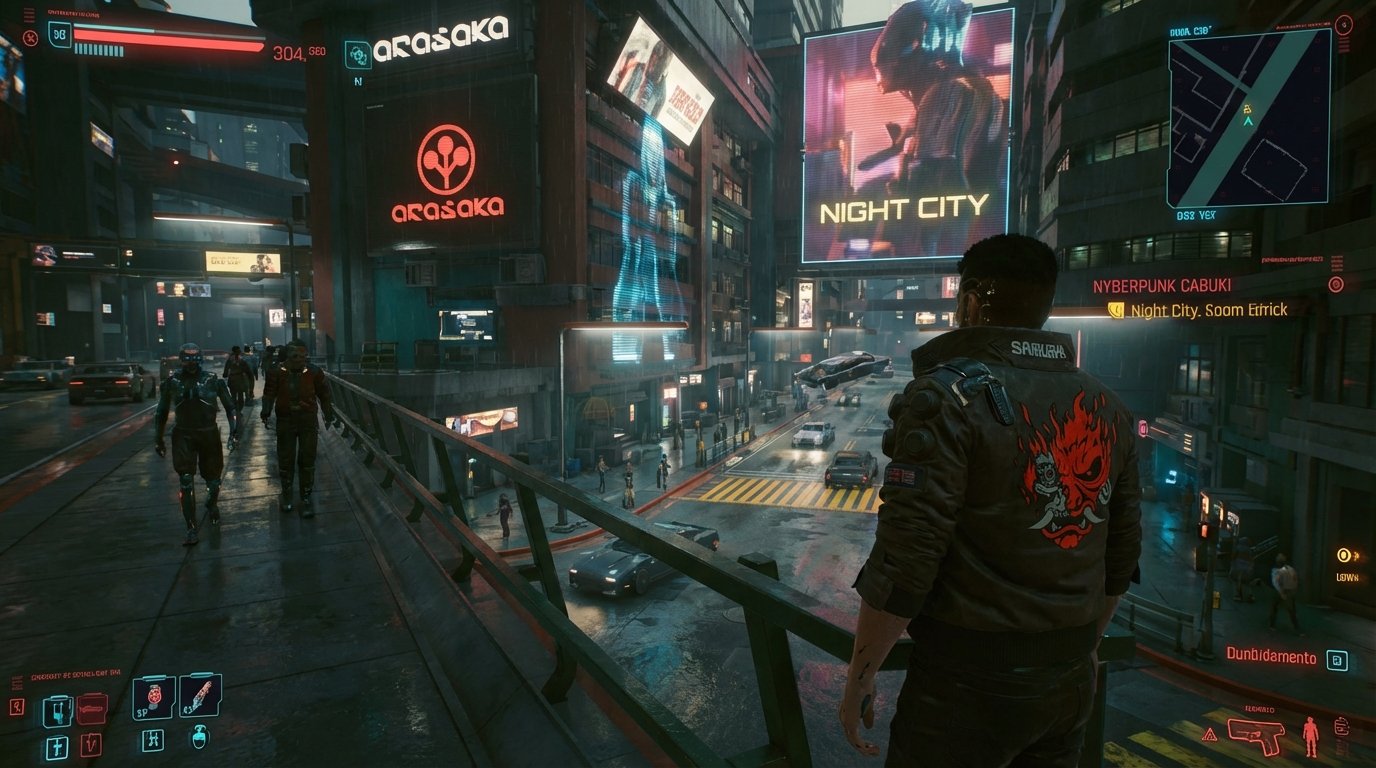This screenshot has width=1376, height=768.
Task: Click the minimap
Action: (1249, 118)
